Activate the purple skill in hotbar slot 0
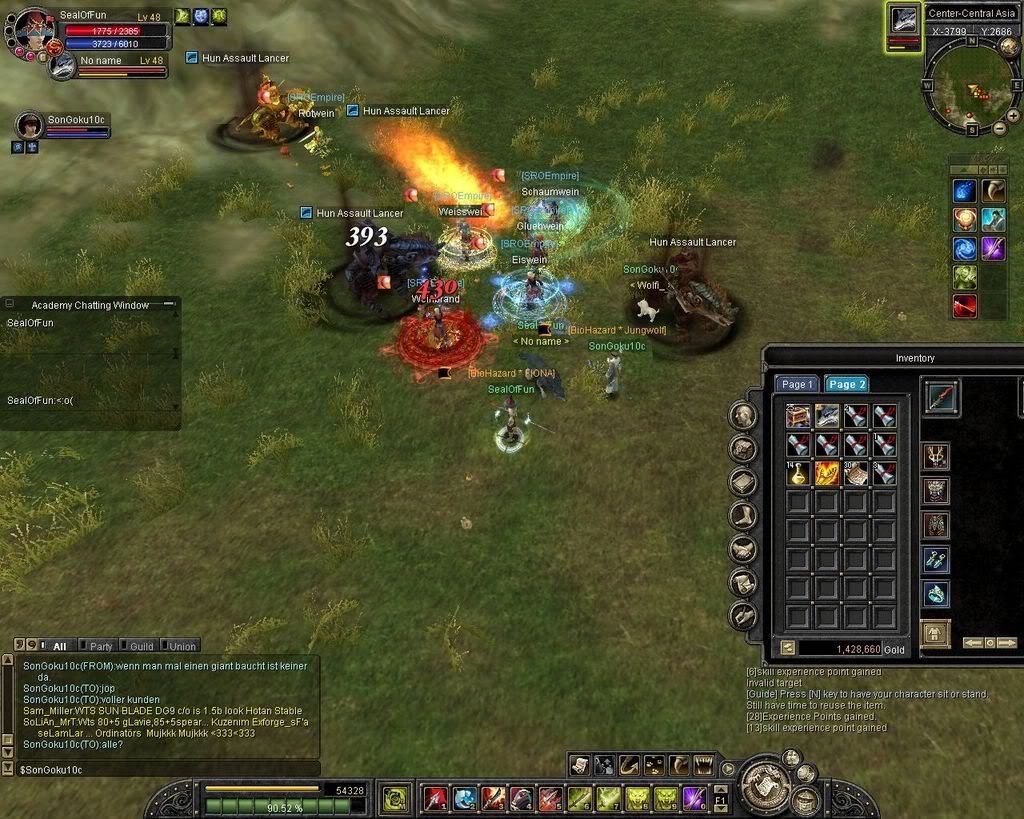Screen dimensions: 1024x819 tap(695, 798)
